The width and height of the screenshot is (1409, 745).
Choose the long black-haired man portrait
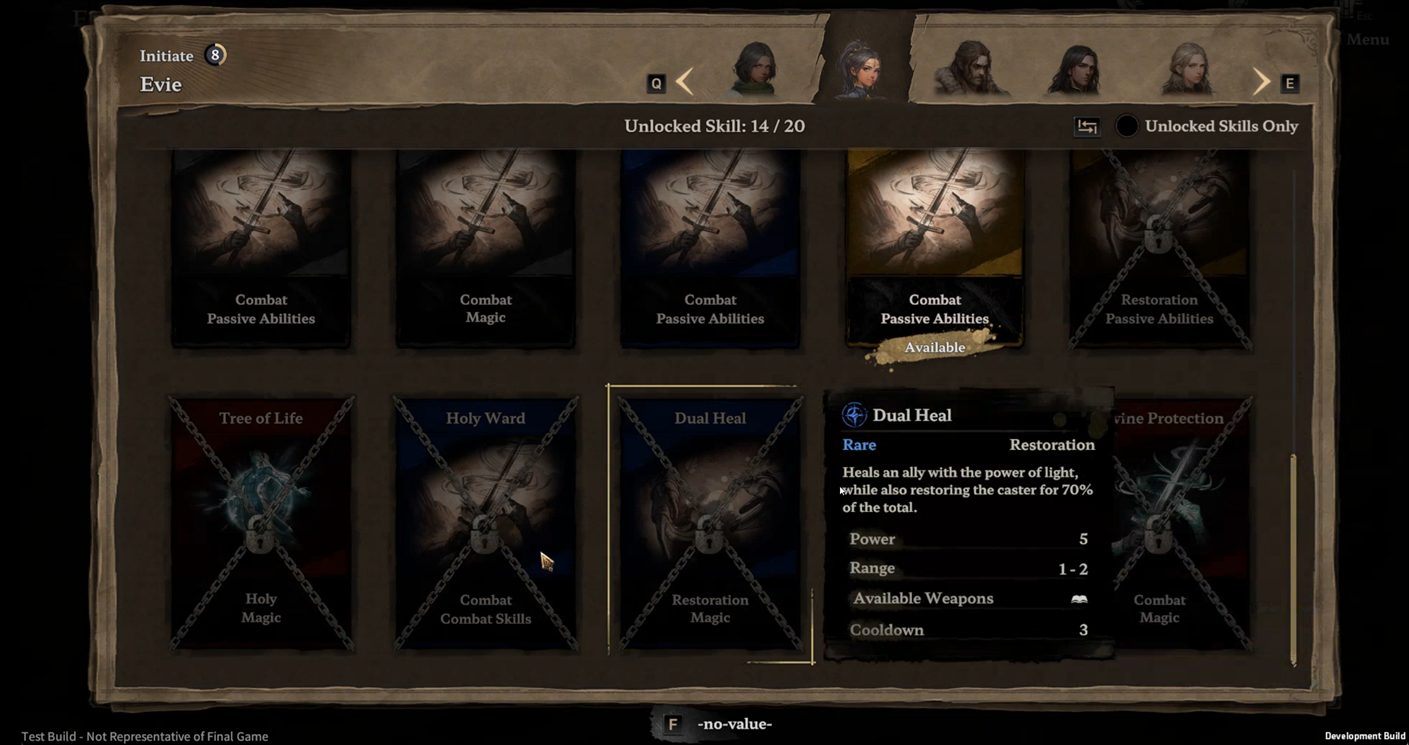[1073, 70]
